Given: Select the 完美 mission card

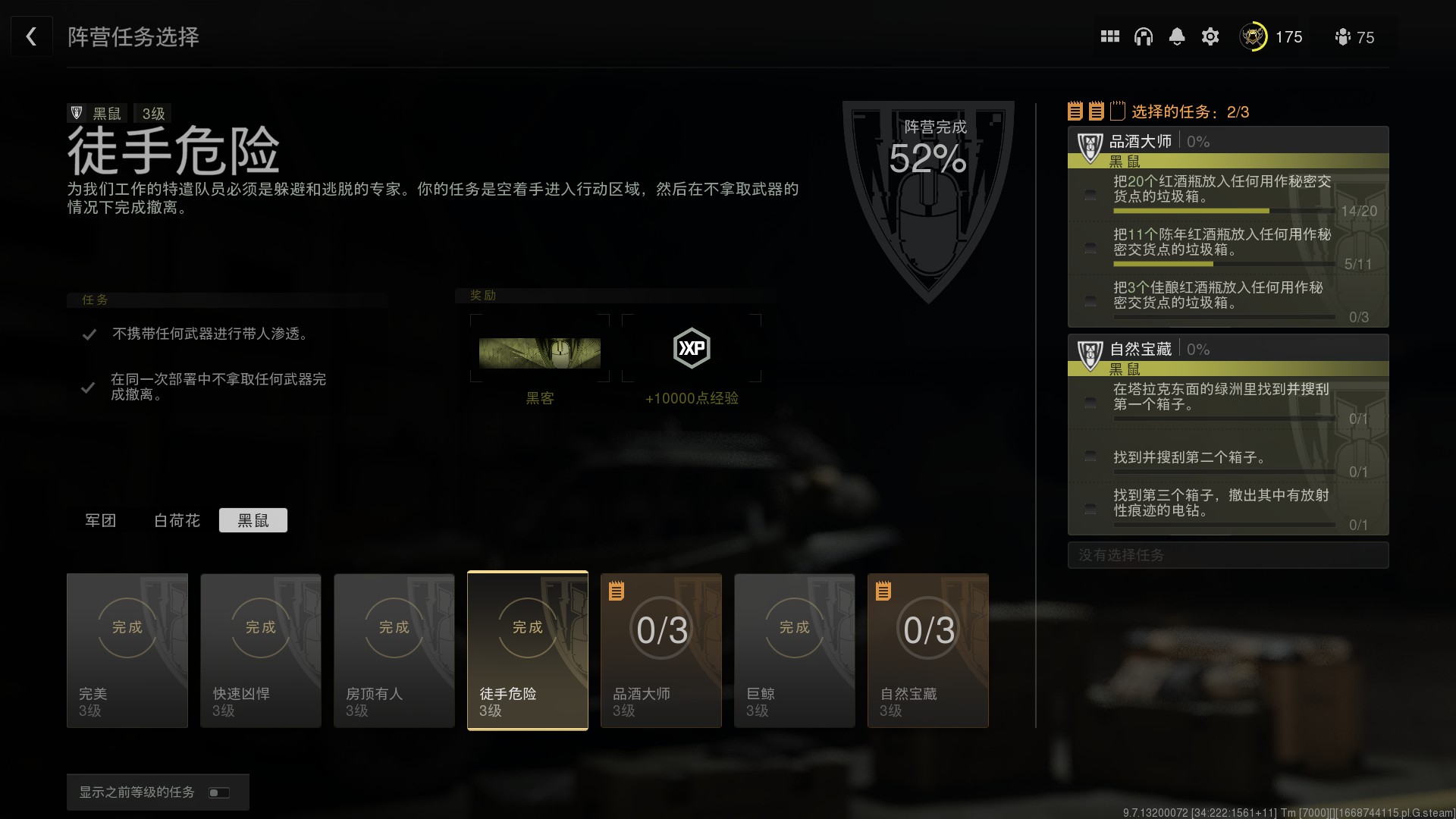Looking at the screenshot, I should 127,651.
